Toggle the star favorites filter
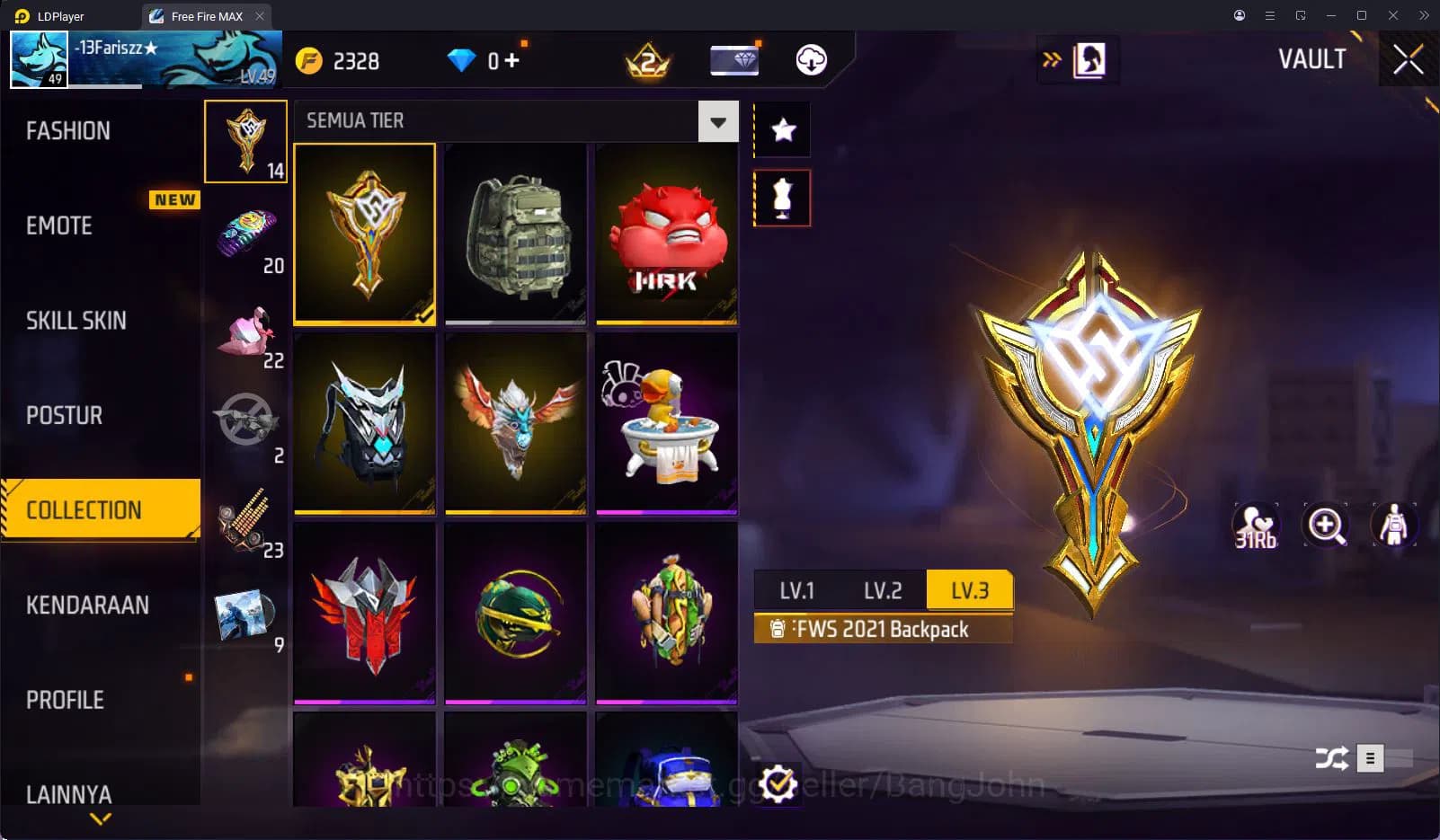Image resolution: width=1440 pixels, height=840 pixels. click(x=781, y=129)
